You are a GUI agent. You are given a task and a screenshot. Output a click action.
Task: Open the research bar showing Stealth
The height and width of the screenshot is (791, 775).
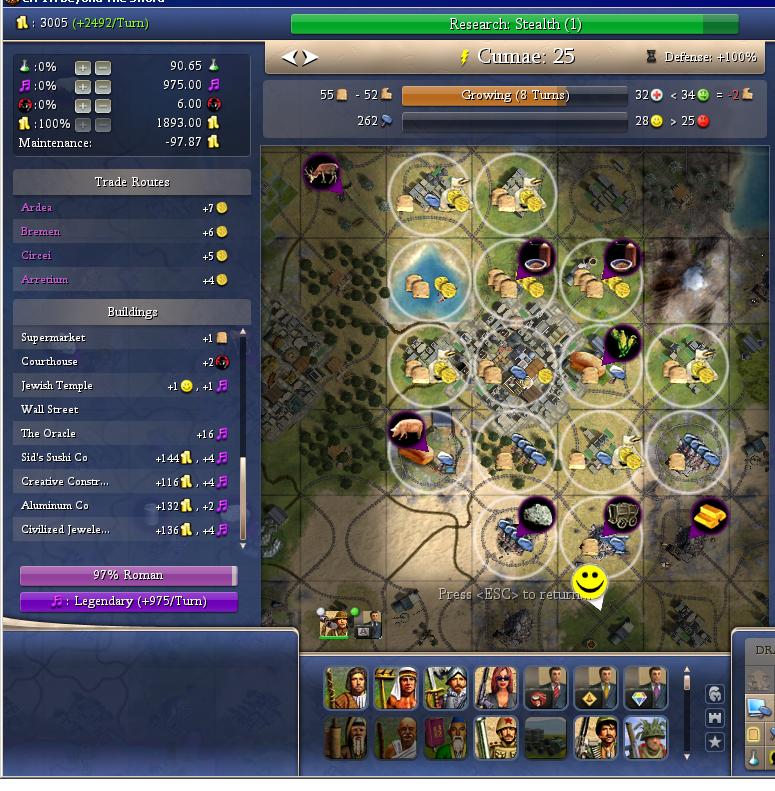point(514,24)
